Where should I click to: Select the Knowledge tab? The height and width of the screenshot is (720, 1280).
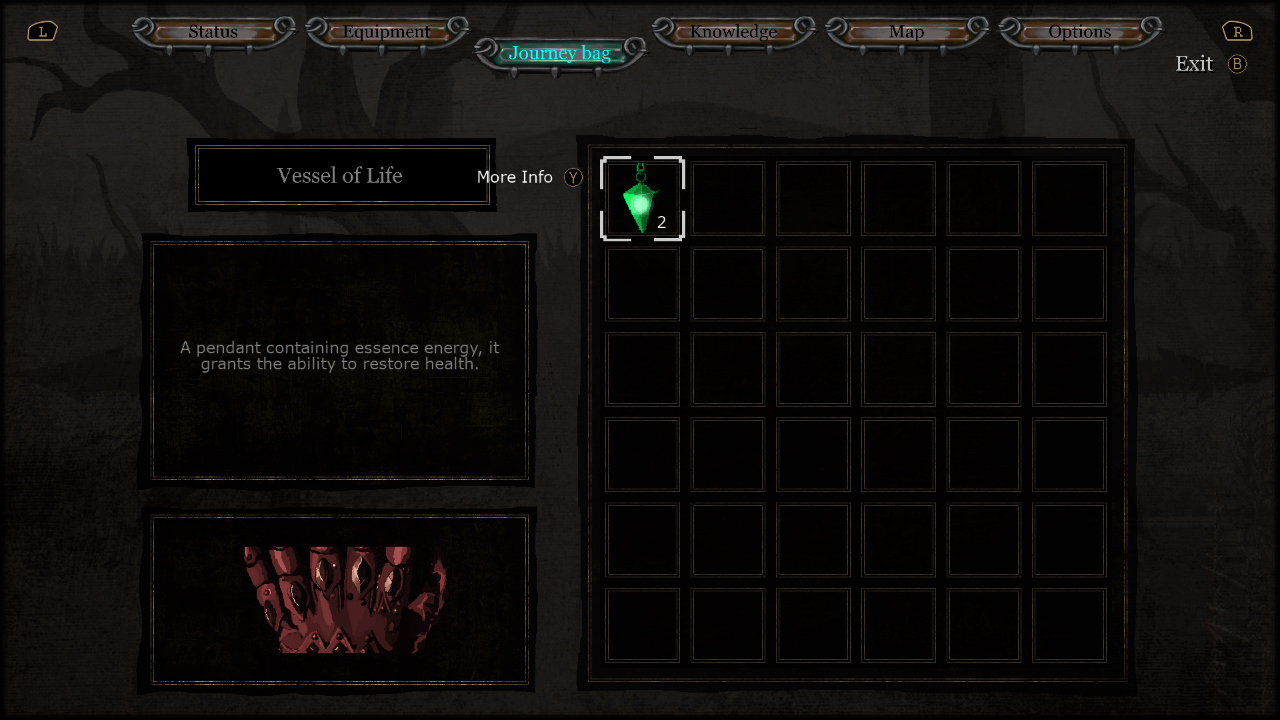tap(733, 31)
